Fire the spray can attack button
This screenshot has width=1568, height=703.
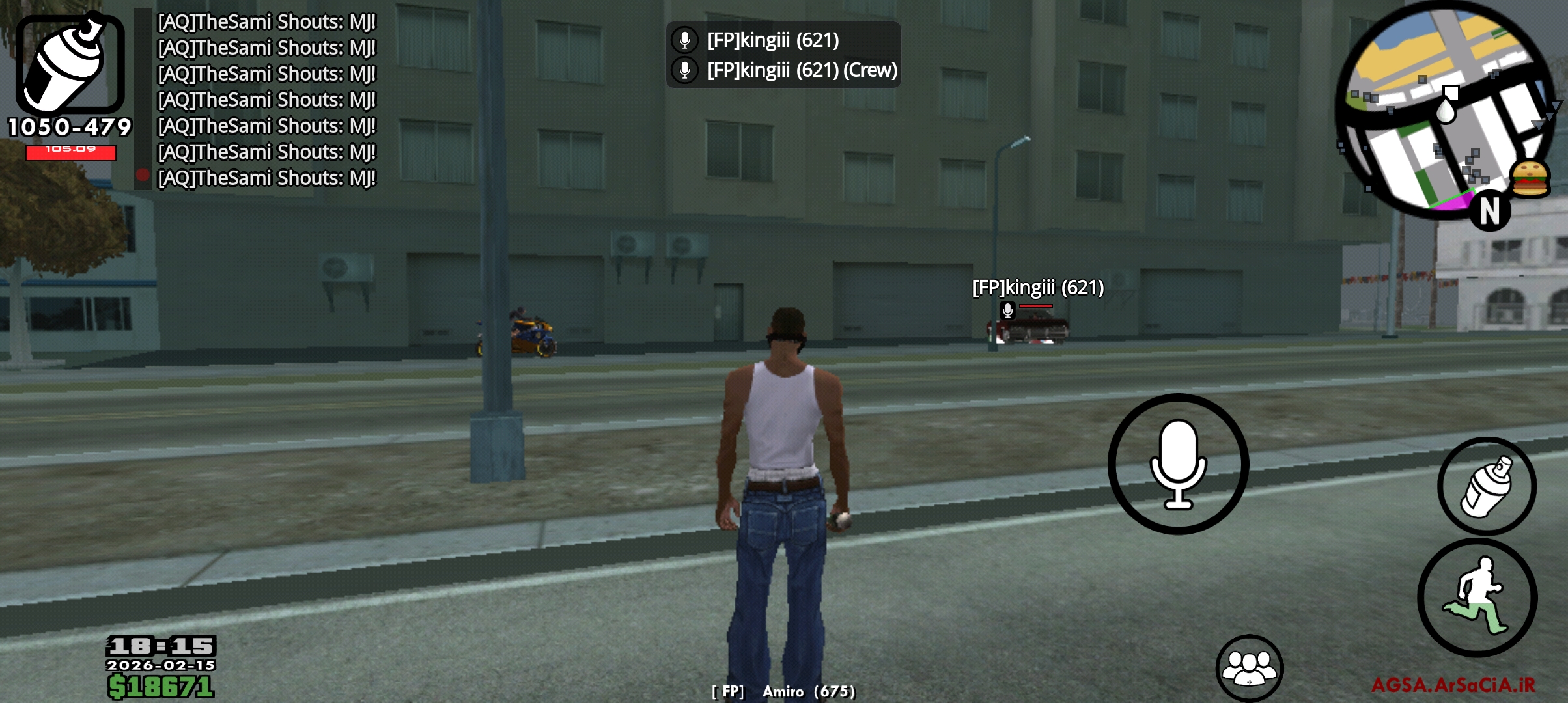(x=1487, y=487)
